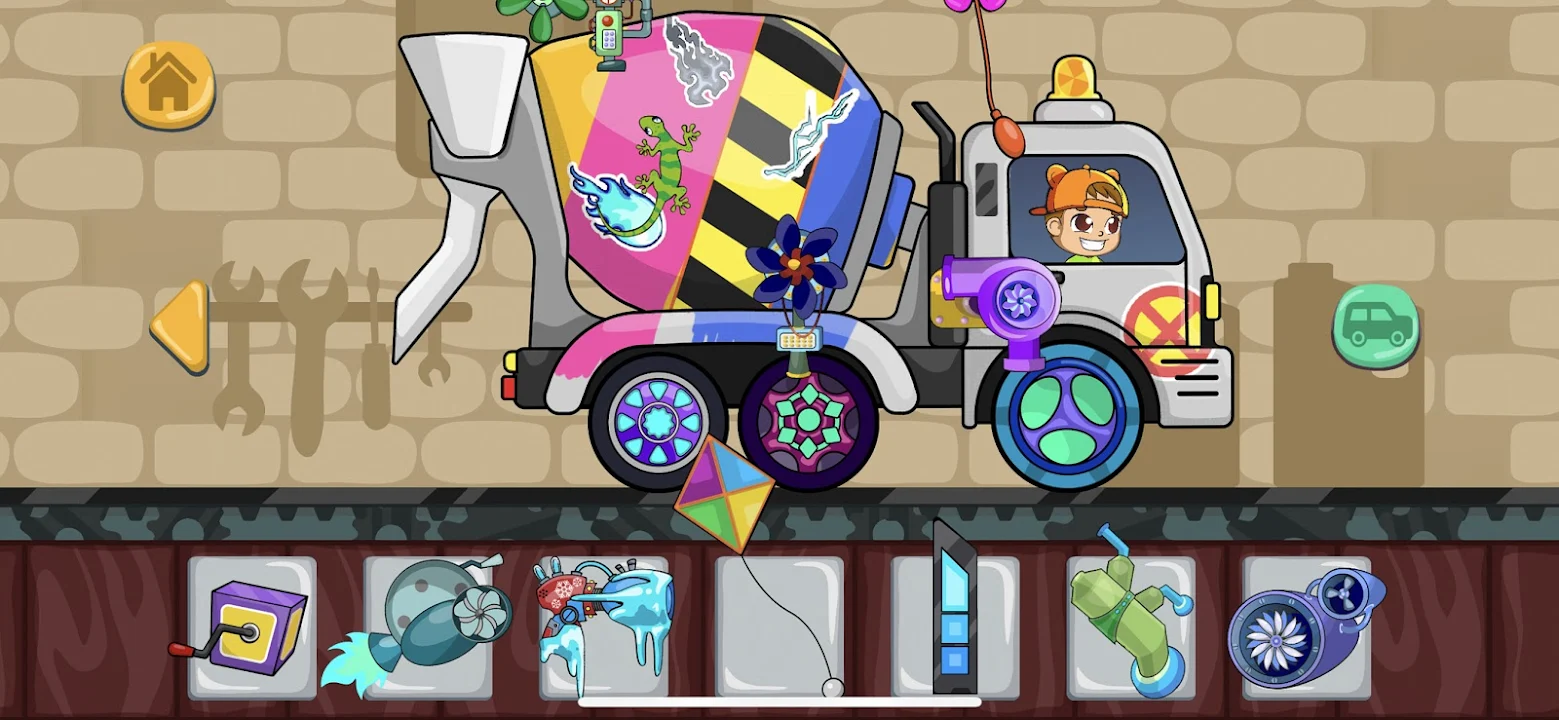The image size is (1559, 720).
Task: Select the purple jack-in-the-box part
Action: [251, 627]
